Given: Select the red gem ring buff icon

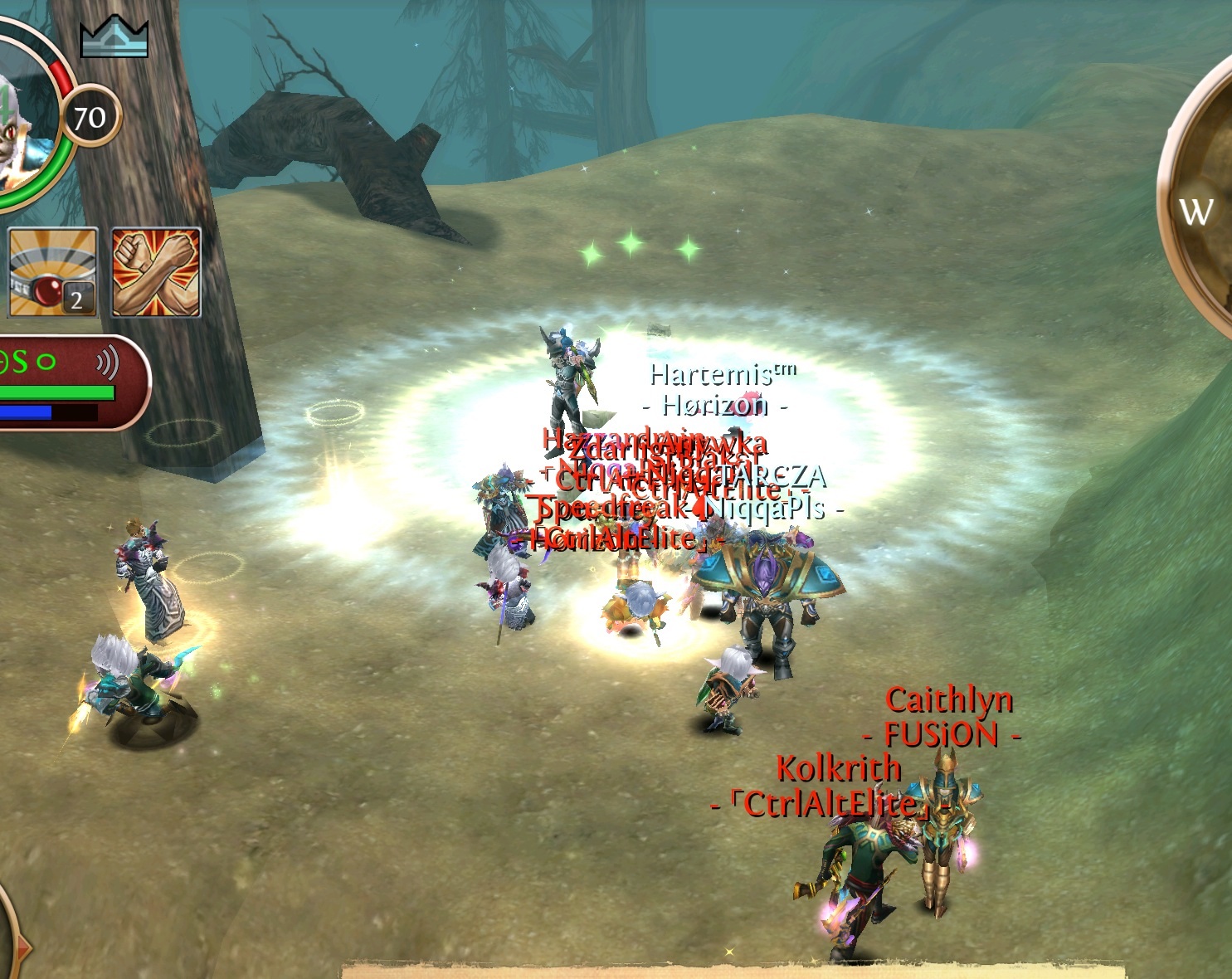Looking at the screenshot, I should pyautogui.click(x=53, y=273).
